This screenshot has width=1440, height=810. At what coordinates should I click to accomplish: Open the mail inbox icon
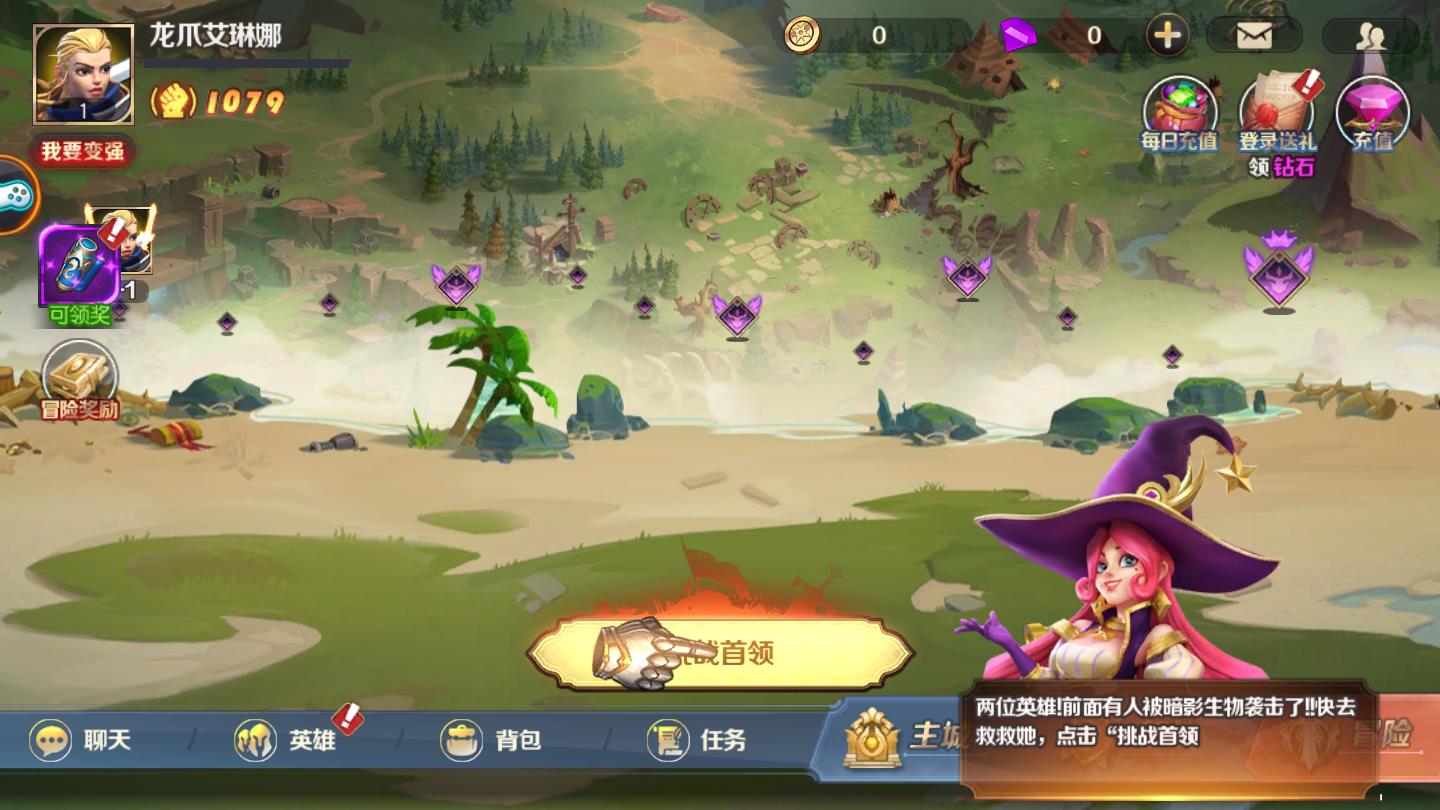[x=1253, y=34]
